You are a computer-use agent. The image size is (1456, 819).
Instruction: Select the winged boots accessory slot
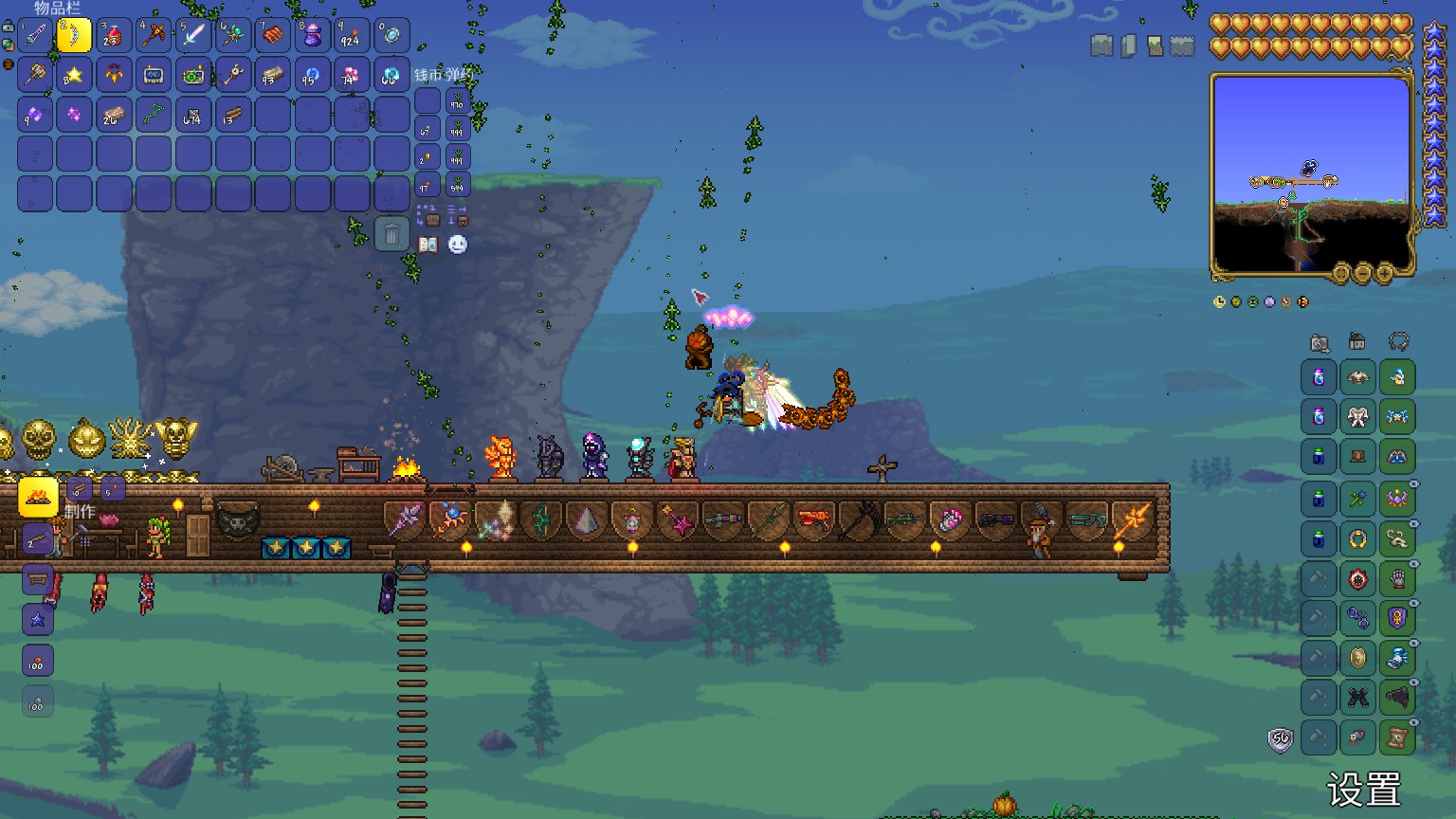tap(1397, 658)
